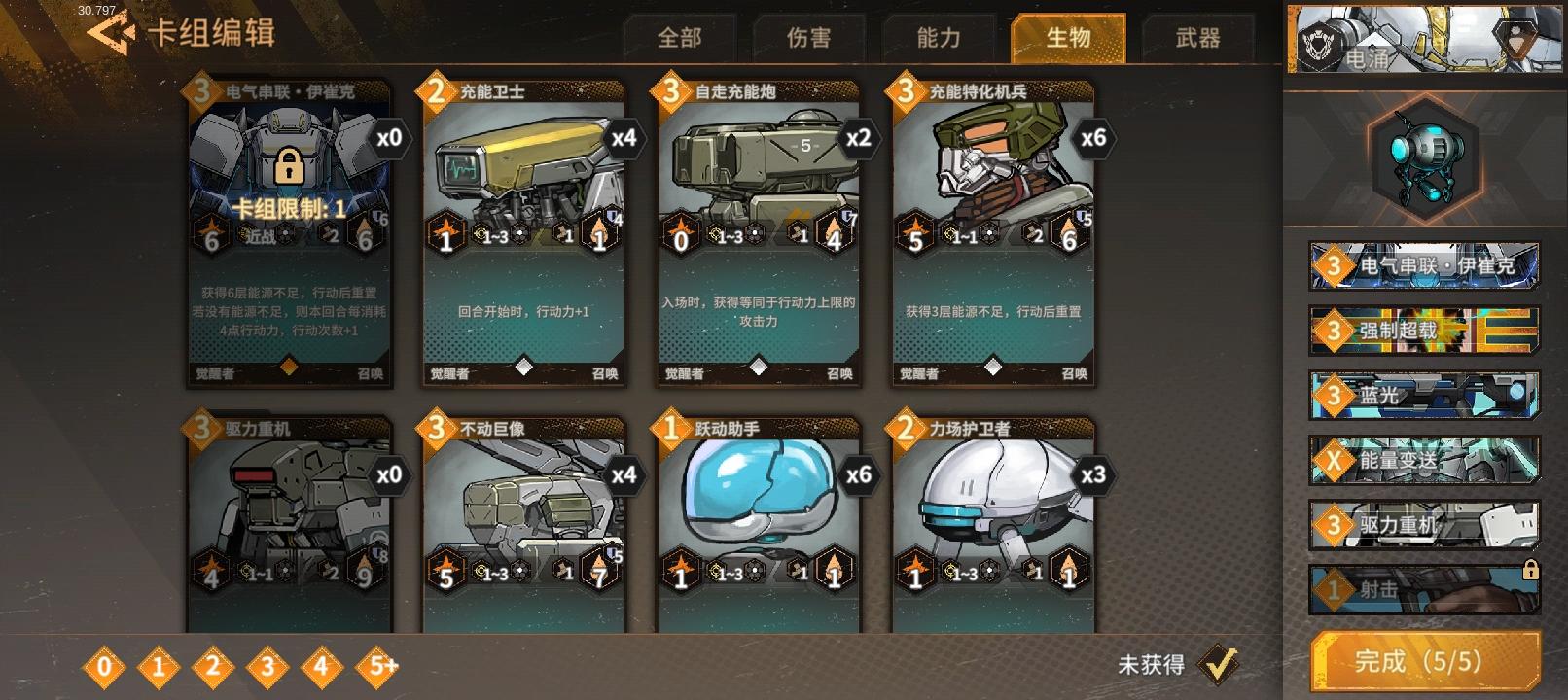
Task: Select the 充能卫士 card
Action: coord(524,233)
